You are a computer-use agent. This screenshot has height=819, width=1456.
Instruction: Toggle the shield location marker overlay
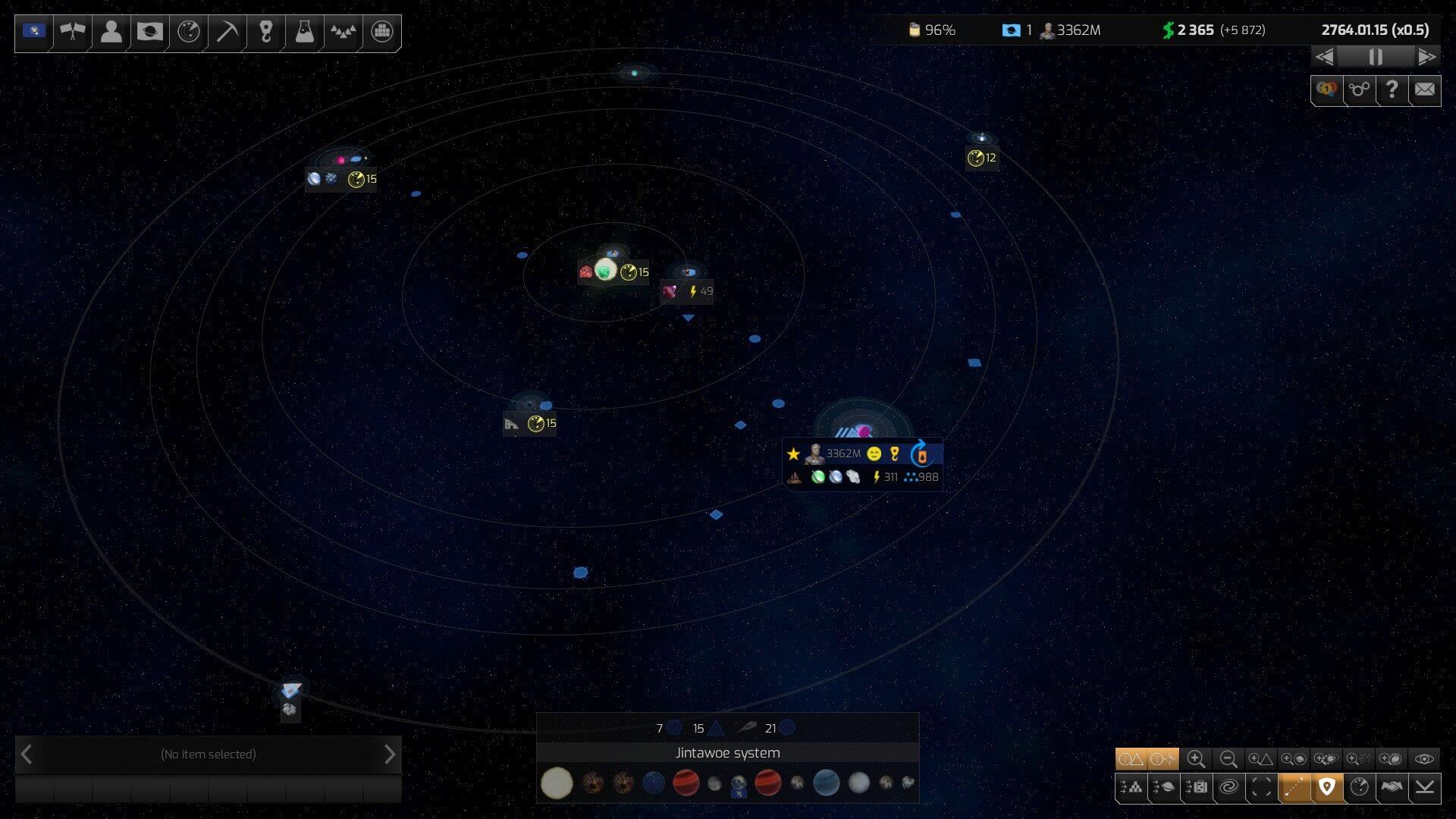pos(1326,787)
